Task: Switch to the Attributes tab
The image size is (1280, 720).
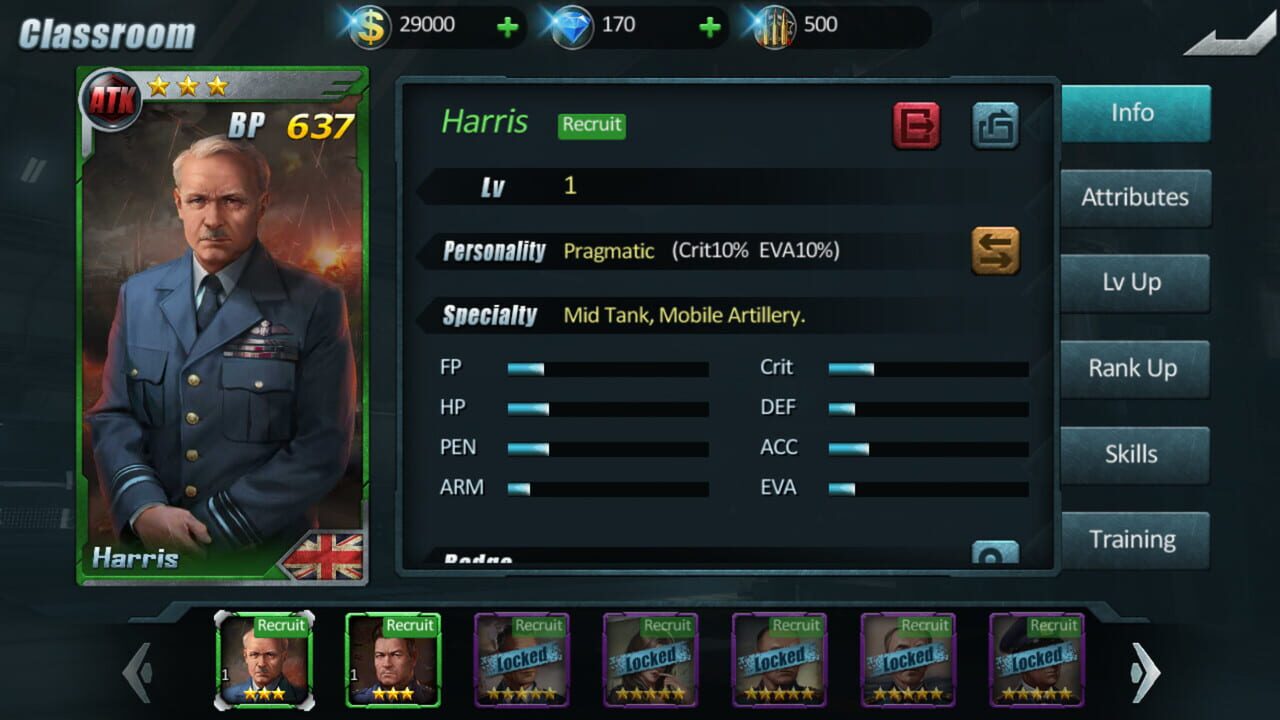Action: (1134, 197)
